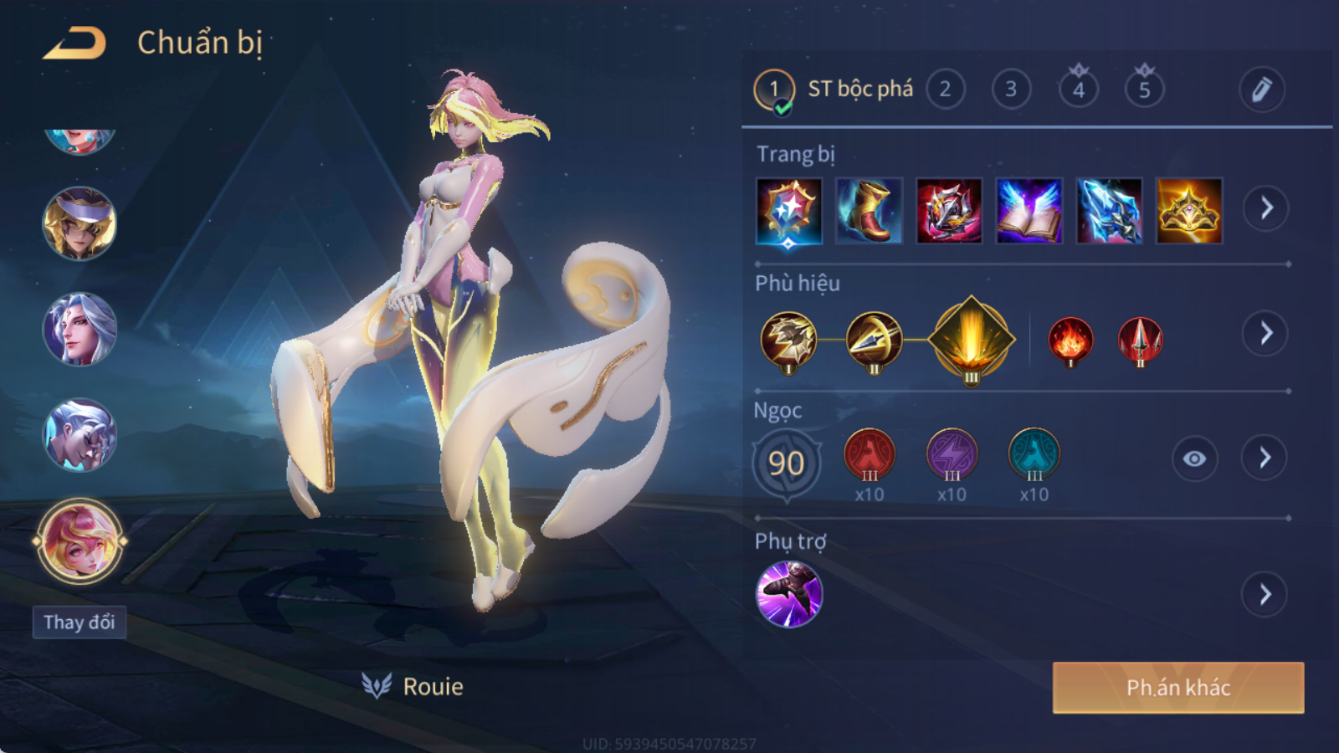Click the Thay đổi hero change button

tap(79, 622)
